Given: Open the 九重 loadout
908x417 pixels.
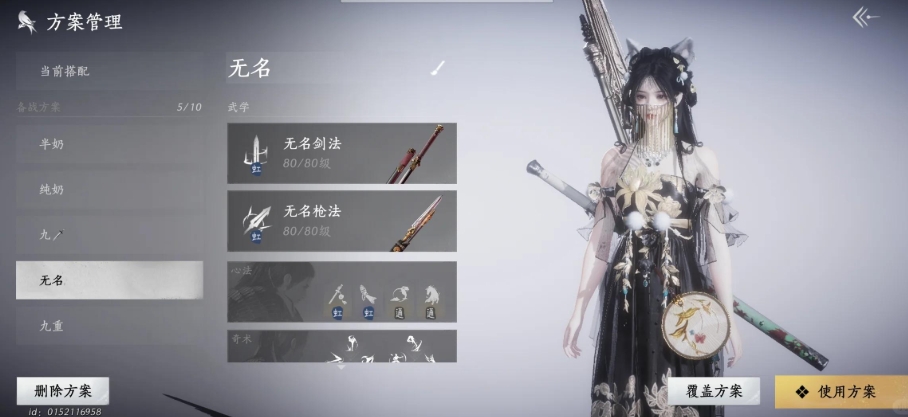Looking at the screenshot, I should 109,326.
